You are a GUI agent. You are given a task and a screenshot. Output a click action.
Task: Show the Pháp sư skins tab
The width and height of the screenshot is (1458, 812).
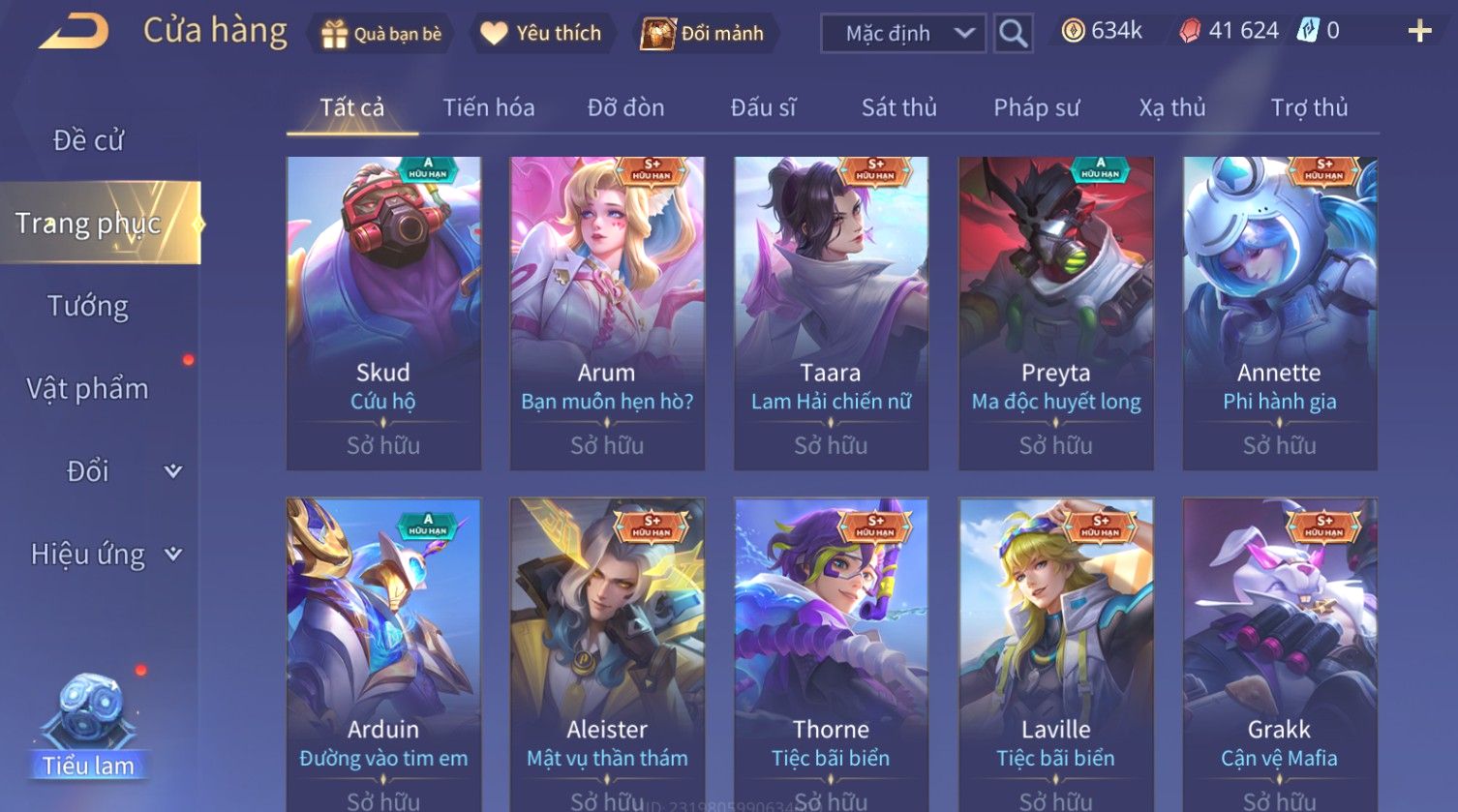click(1036, 107)
